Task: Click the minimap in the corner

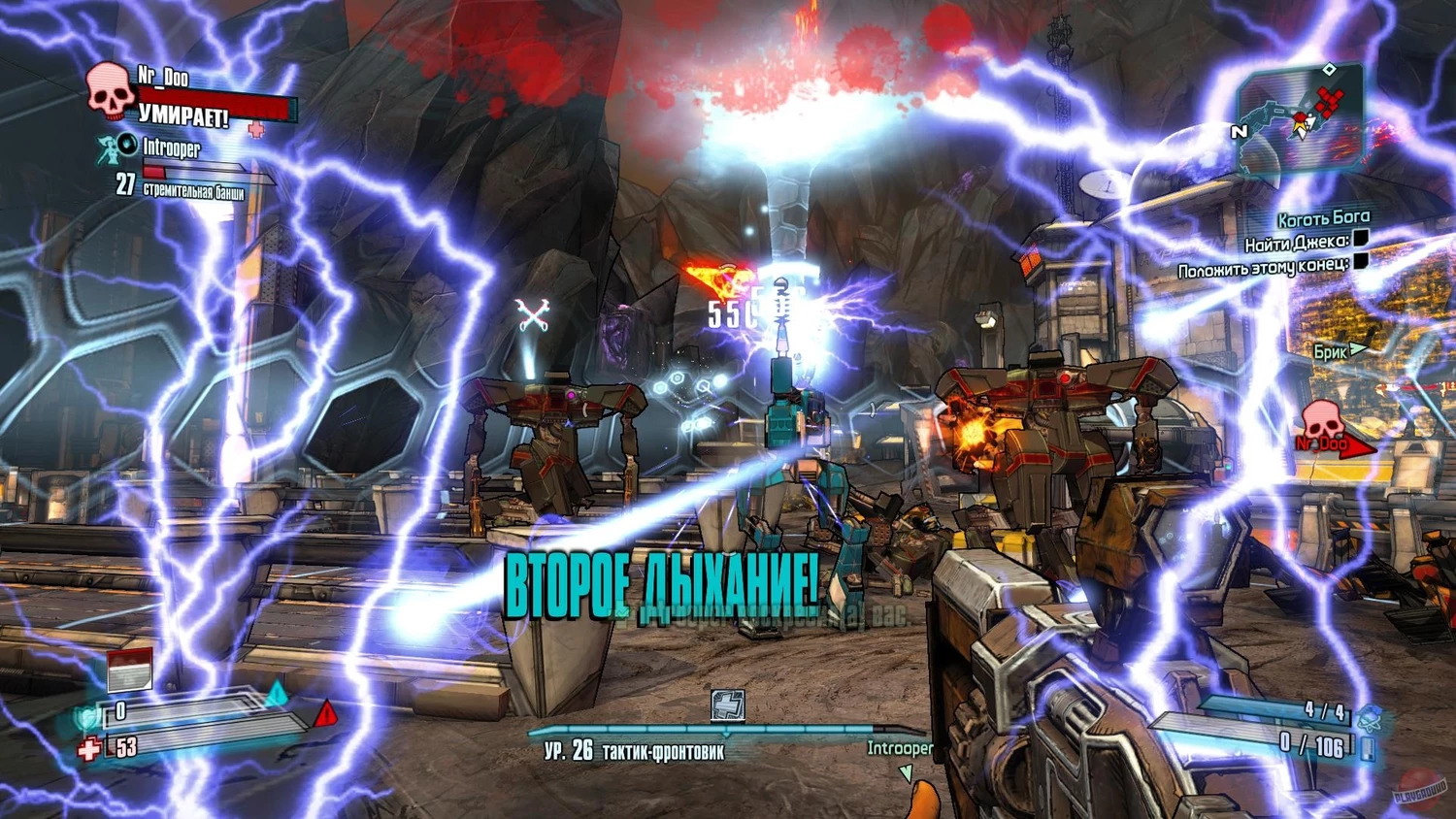Action: pos(1300,120)
